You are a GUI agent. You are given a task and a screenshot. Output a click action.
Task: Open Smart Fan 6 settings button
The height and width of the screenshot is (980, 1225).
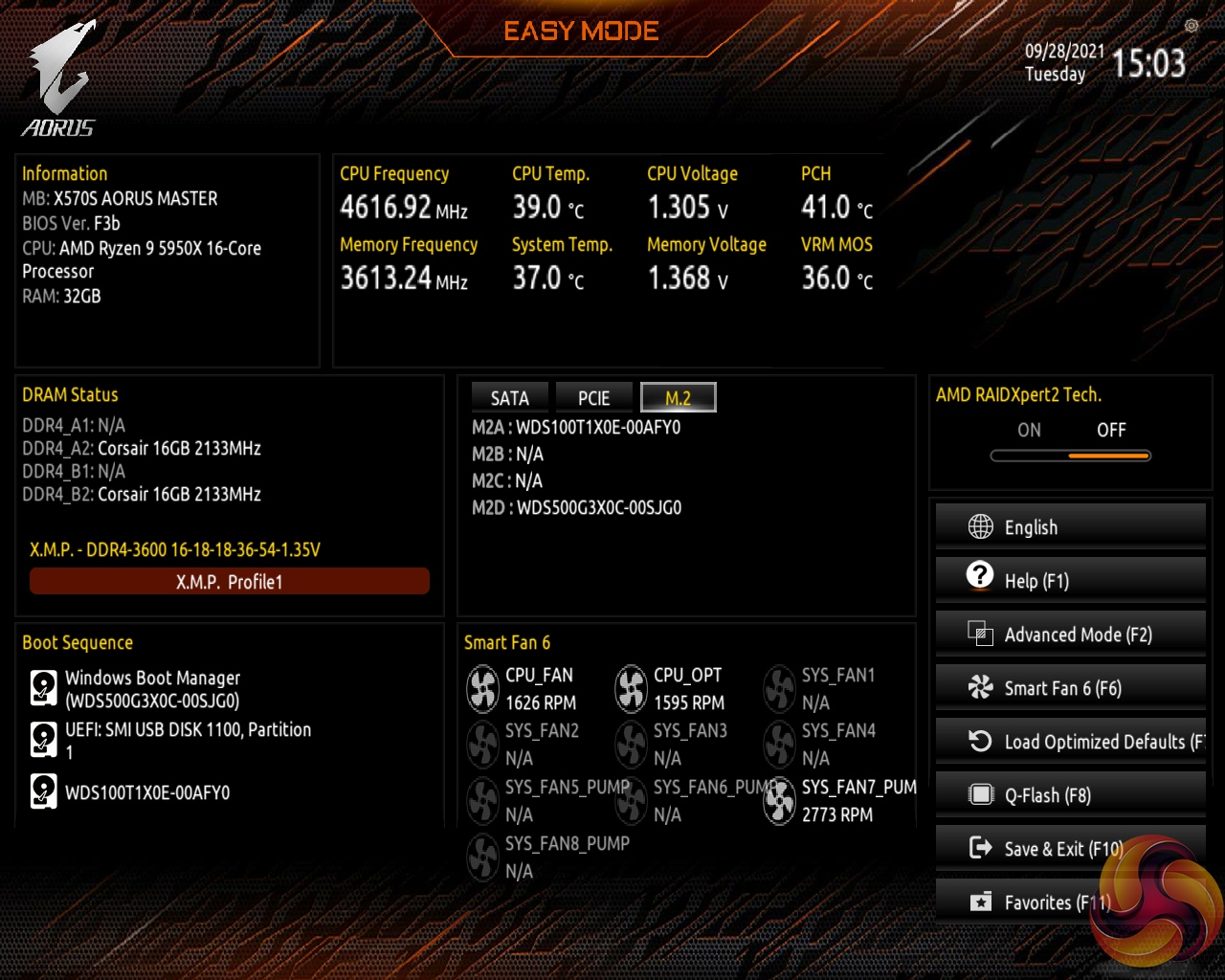1070,688
